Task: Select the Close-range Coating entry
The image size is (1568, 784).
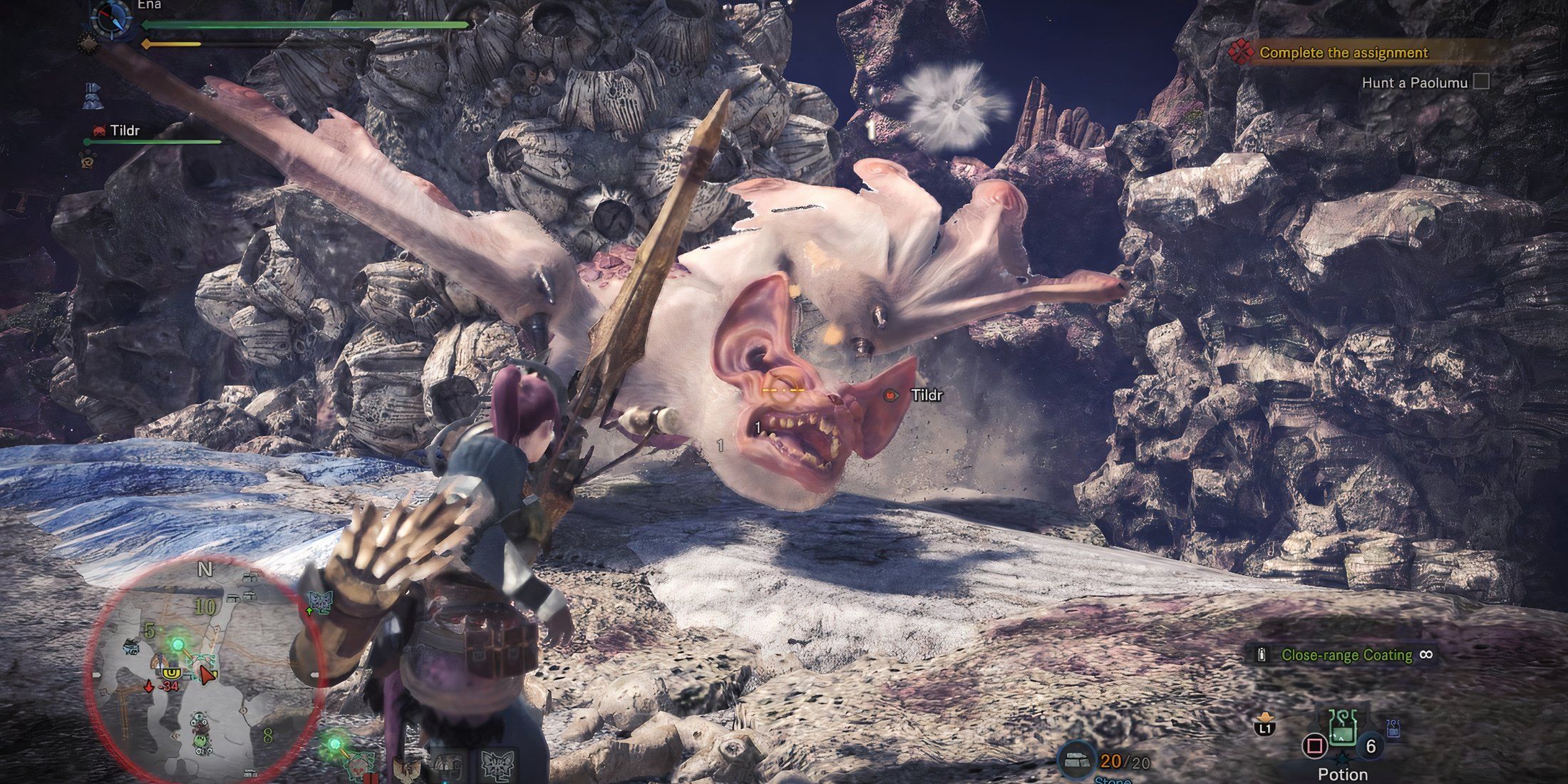Action: [1346, 655]
